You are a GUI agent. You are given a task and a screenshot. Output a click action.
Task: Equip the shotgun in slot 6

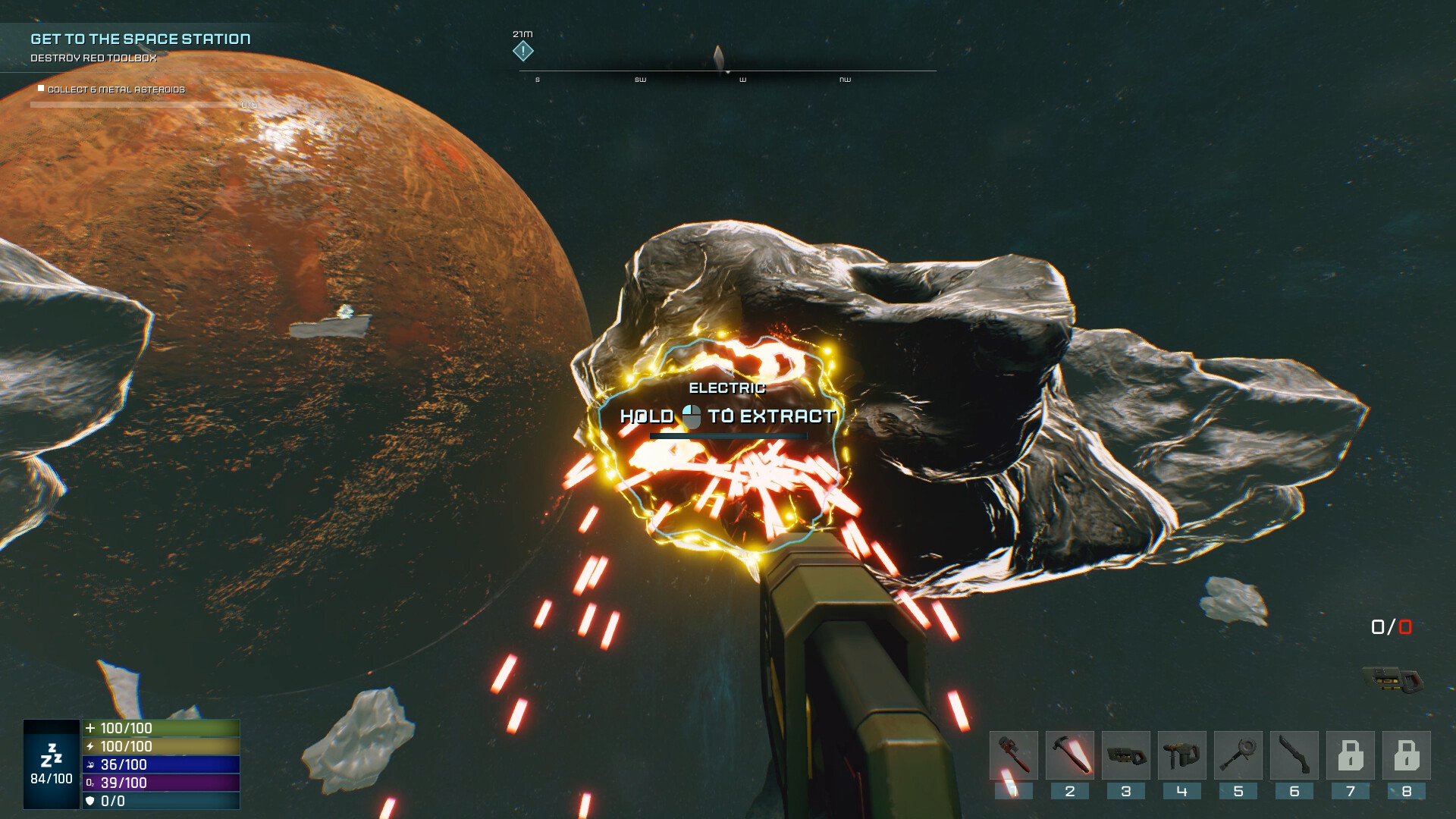[x=1294, y=755]
